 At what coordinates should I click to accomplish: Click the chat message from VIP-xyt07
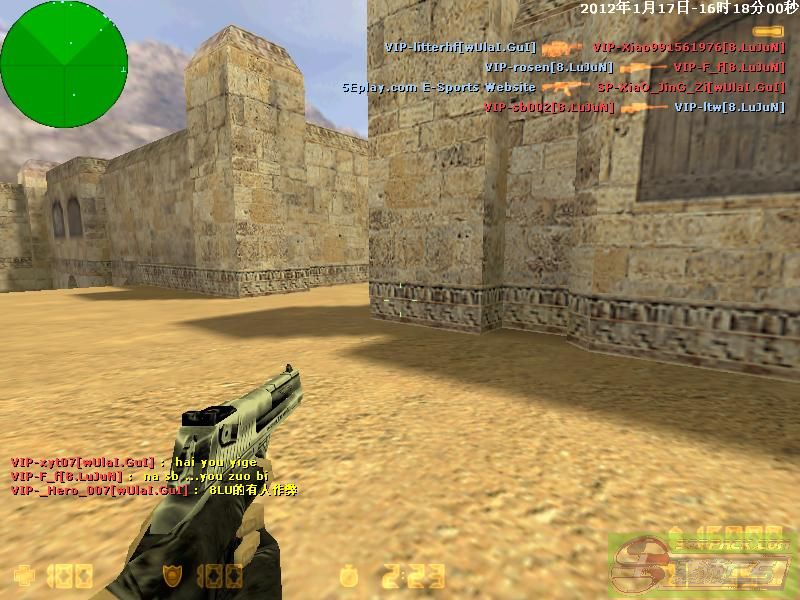click(x=134, y=462)
